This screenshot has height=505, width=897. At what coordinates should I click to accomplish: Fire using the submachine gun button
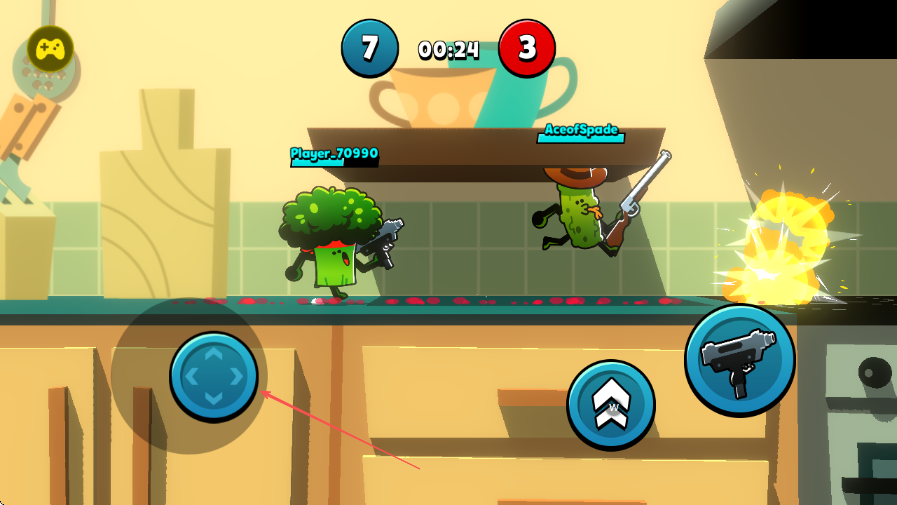(x=739, y=359)
